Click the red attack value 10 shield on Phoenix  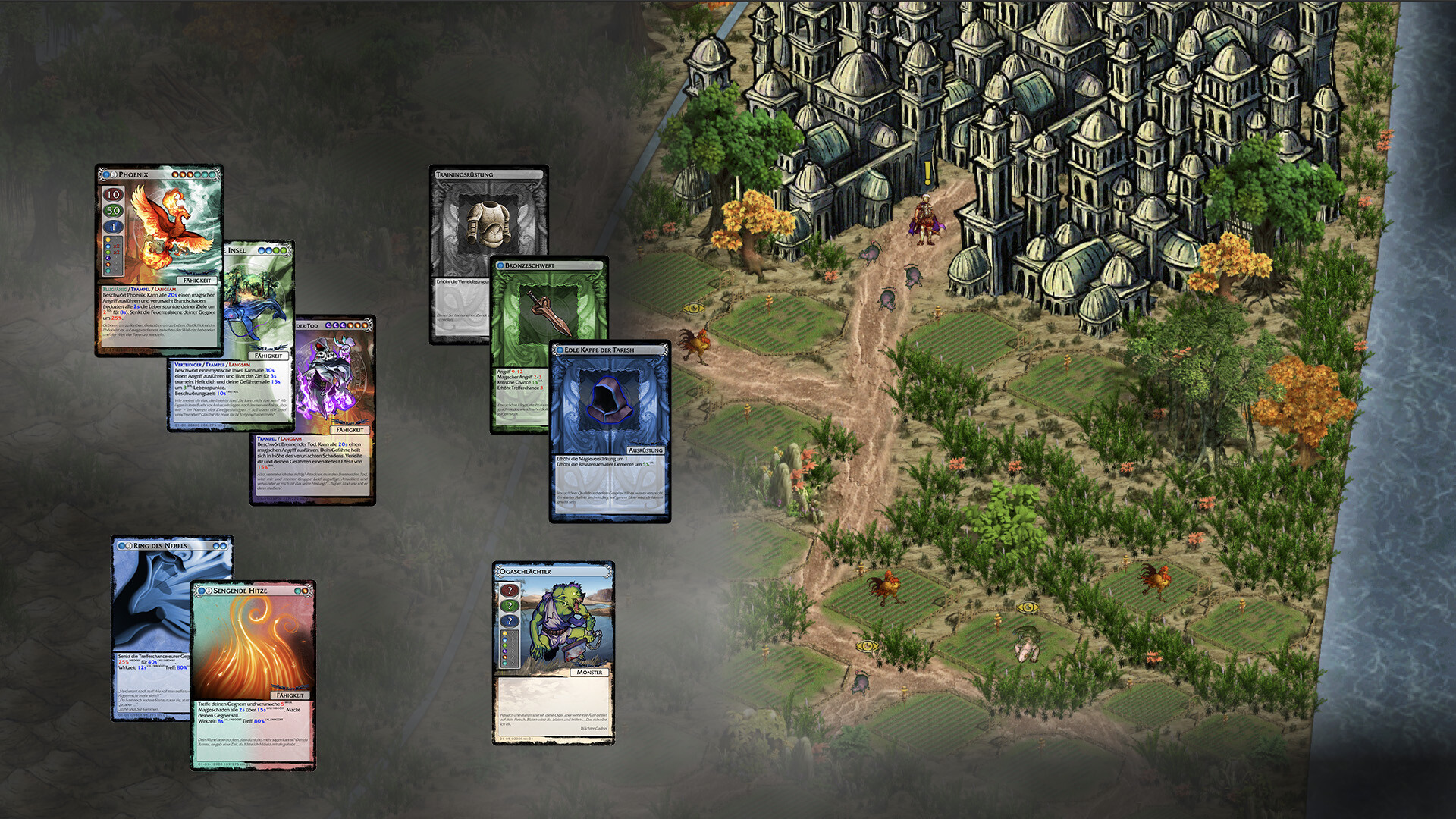(113, 195)
